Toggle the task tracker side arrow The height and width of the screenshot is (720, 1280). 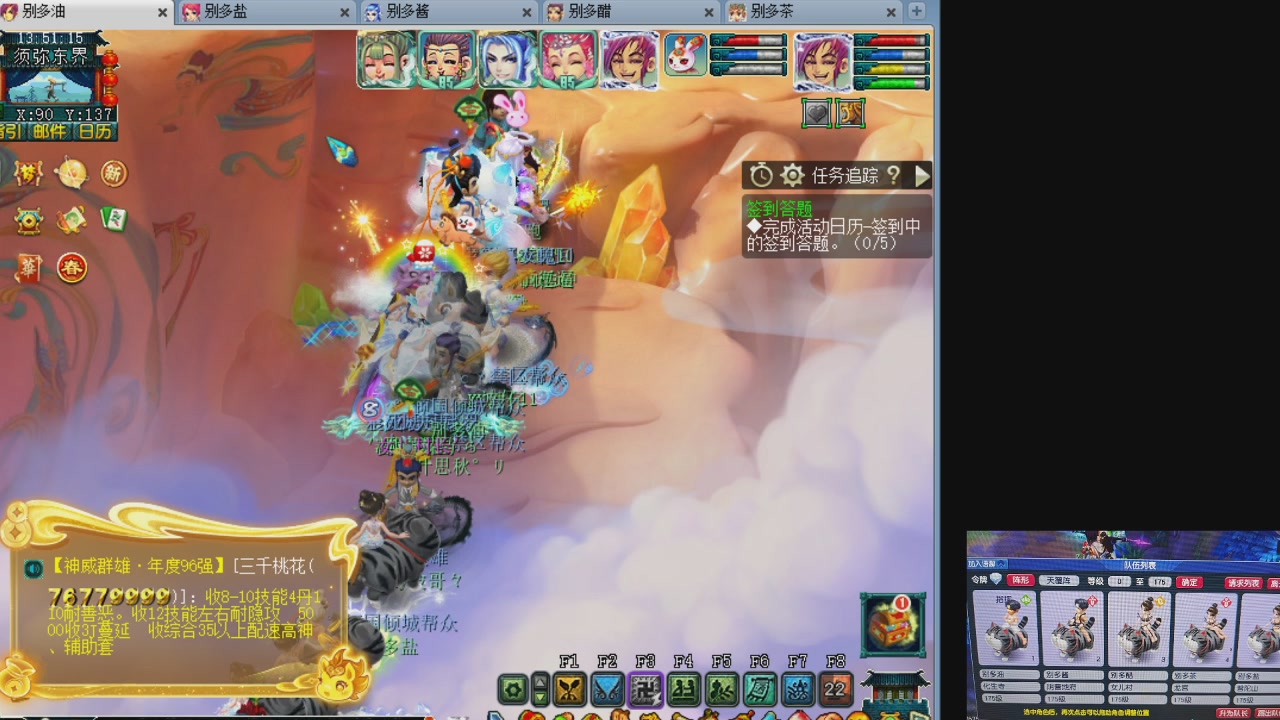922,175
